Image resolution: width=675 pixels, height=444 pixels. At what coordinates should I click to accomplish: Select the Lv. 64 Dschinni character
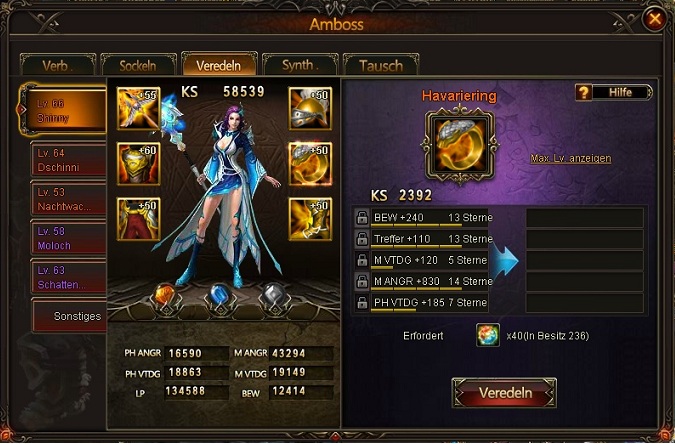point(63,158)
